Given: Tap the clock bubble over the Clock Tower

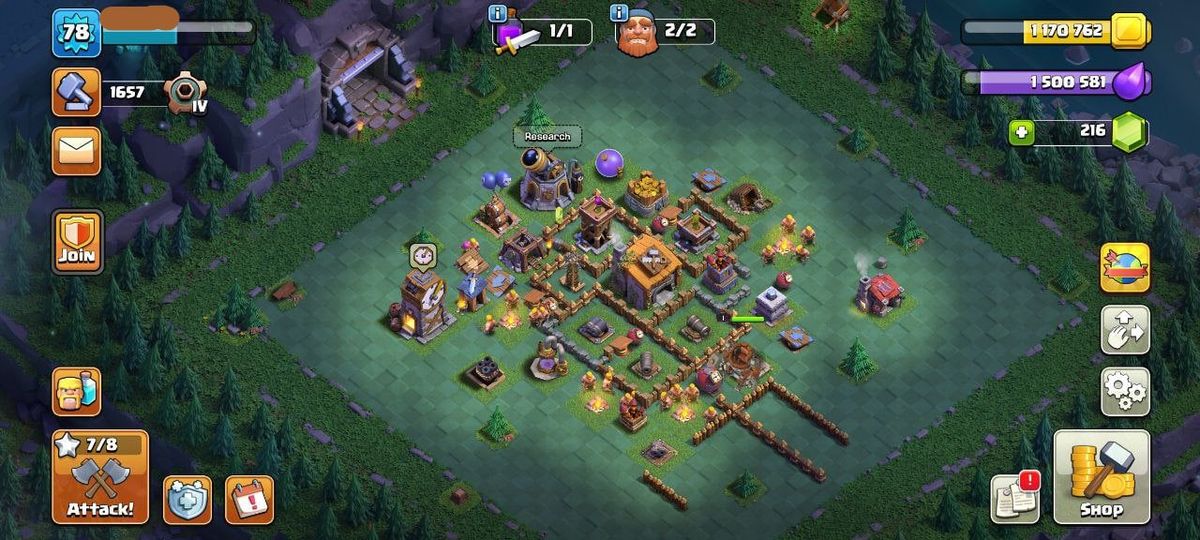Looking at the screenshot, I should coord(422,255).
